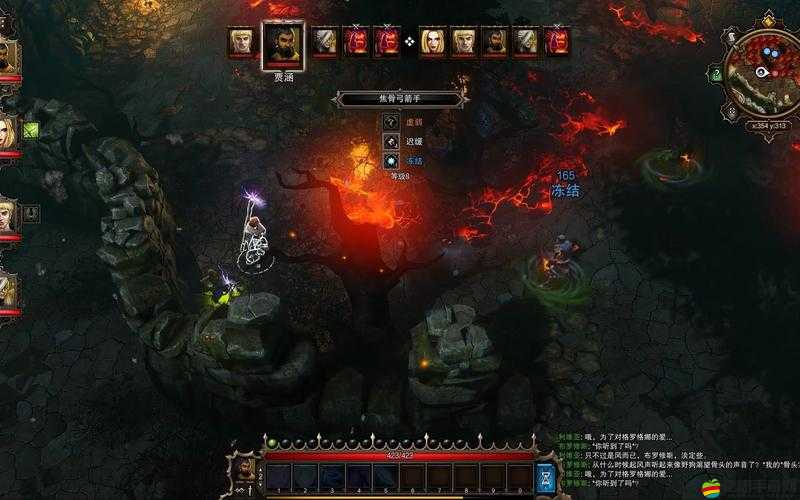Click the green status icon beside party portrait
Image resolution: width=800 pixels, height=500 pixels.
(30, 130)
